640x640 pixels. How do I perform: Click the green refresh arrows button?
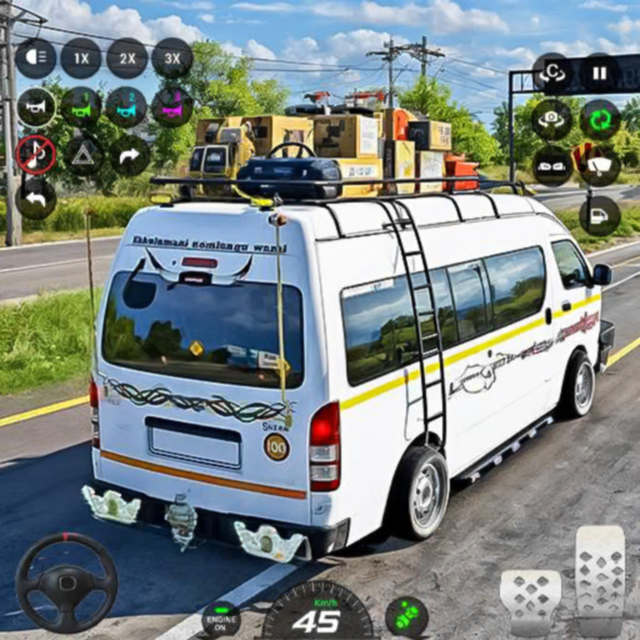tap(600, 120)
